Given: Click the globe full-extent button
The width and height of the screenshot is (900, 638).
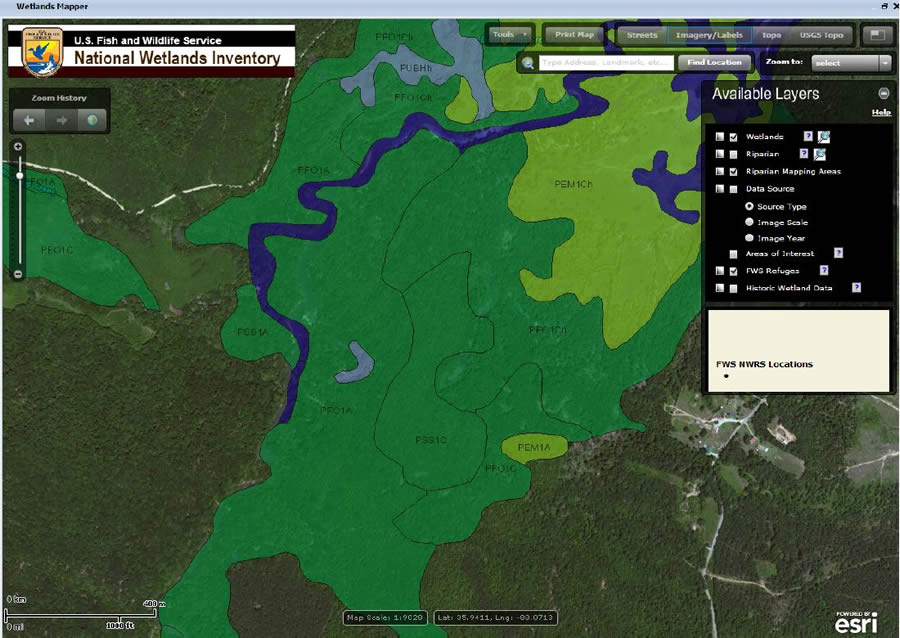Looking at the screenshot, I should click(x=90, y=121).
